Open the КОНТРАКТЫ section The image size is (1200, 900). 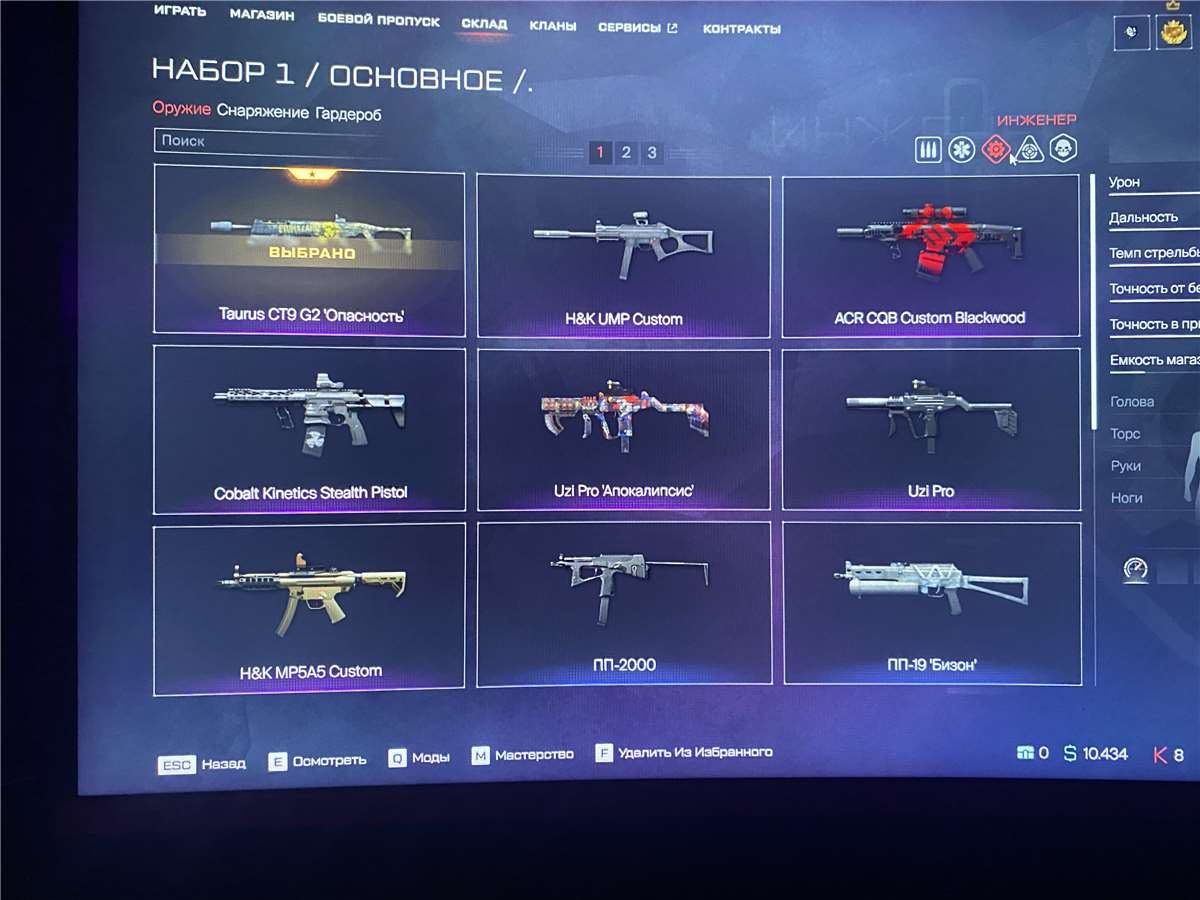(x=741, y=29)
